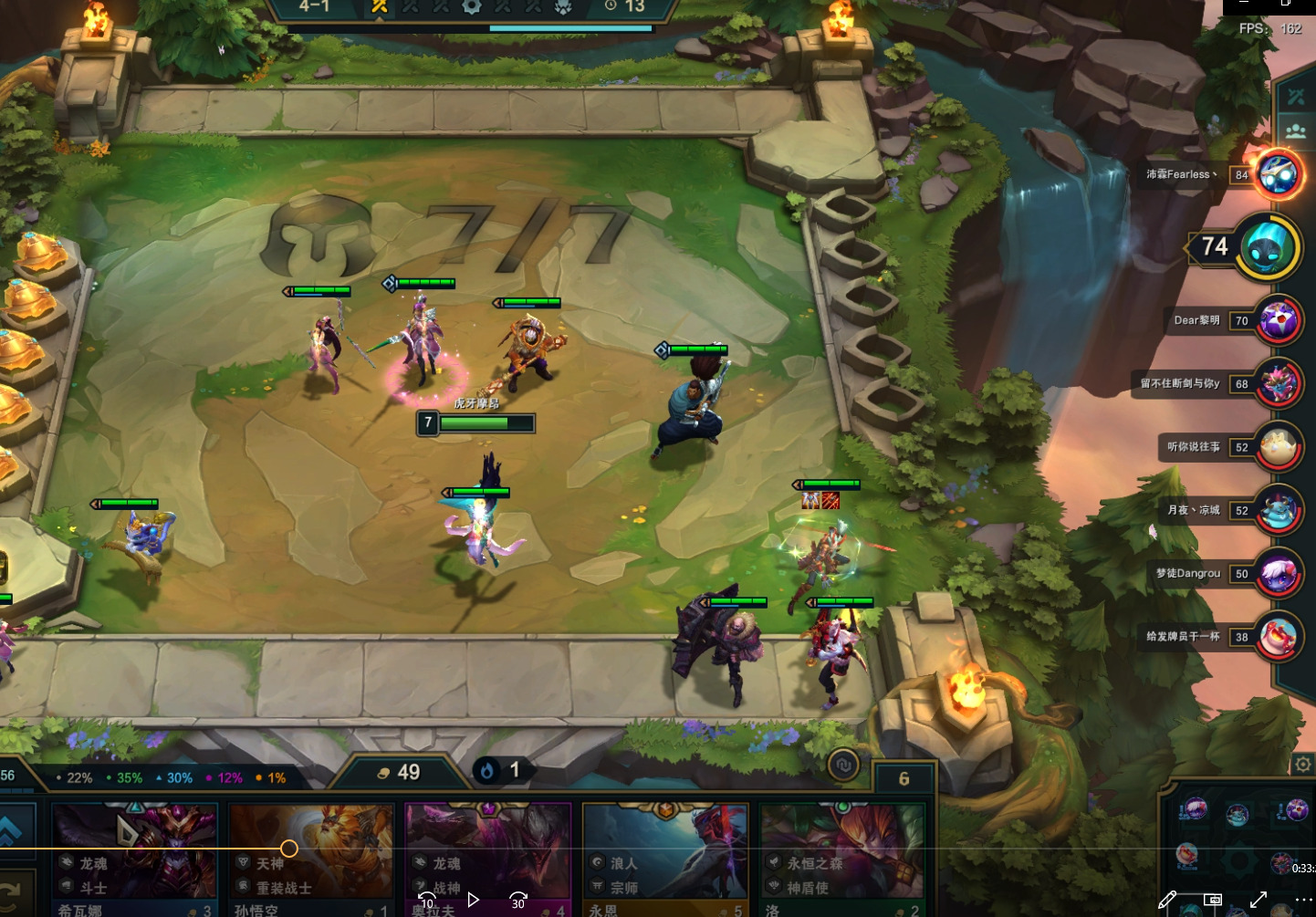Skip forward 30 seconds in the video
Viewport: 1316px width, 917px height.
[x=518, y=900]
